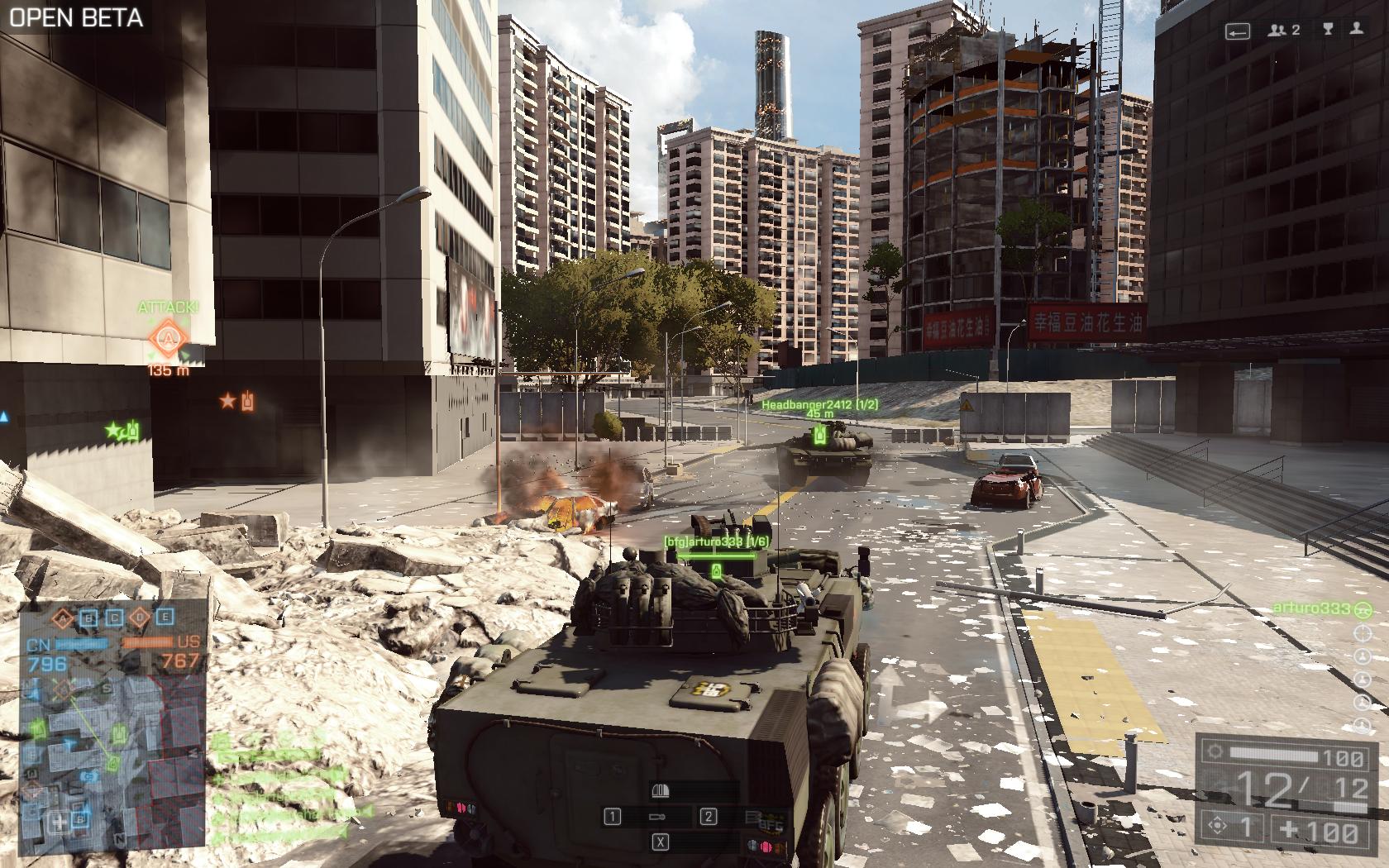Viewport: 1389px width, 868px height.
Task: Choose the secondary weapon slot 2
Action: (709, 817)
